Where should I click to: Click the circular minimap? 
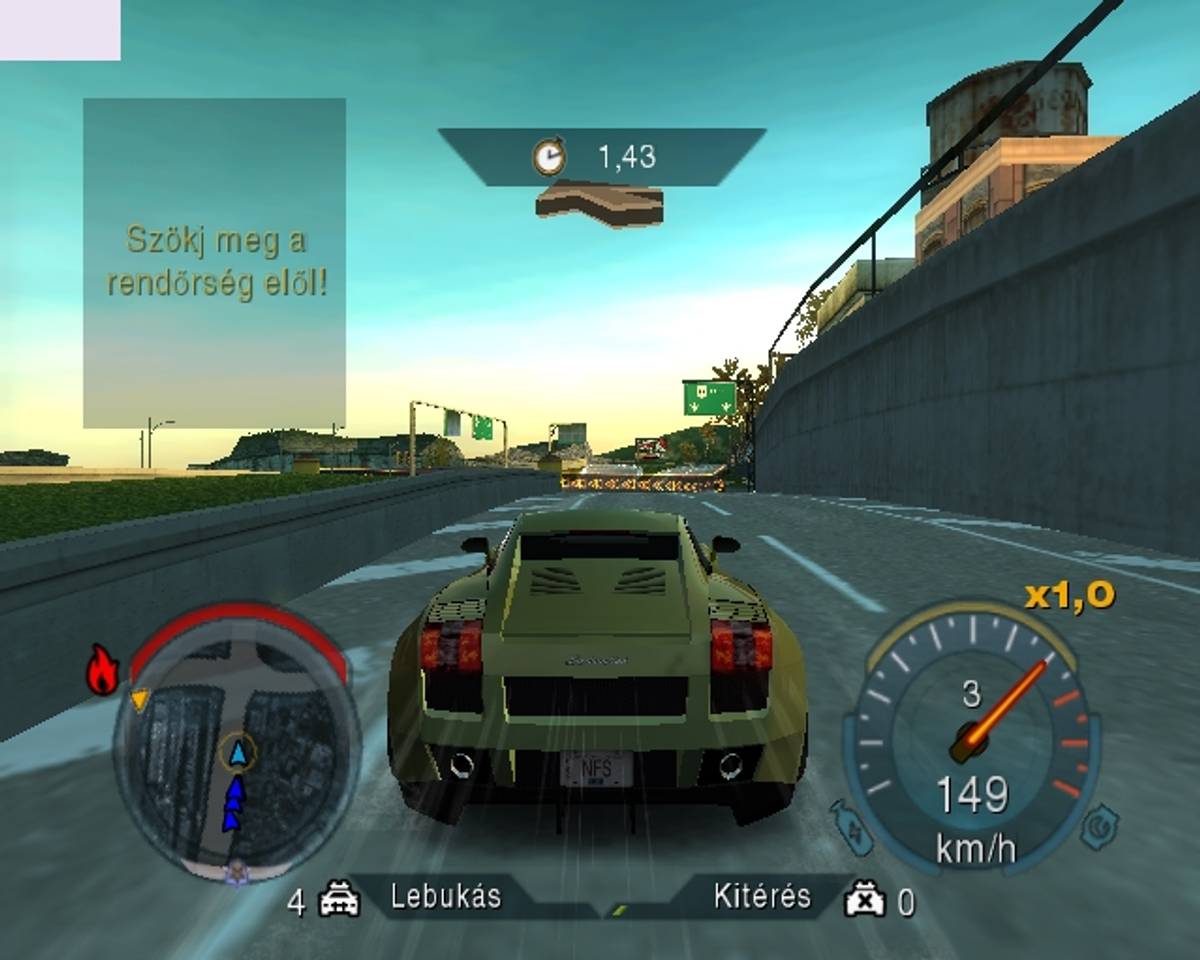(x=236, y=752)
